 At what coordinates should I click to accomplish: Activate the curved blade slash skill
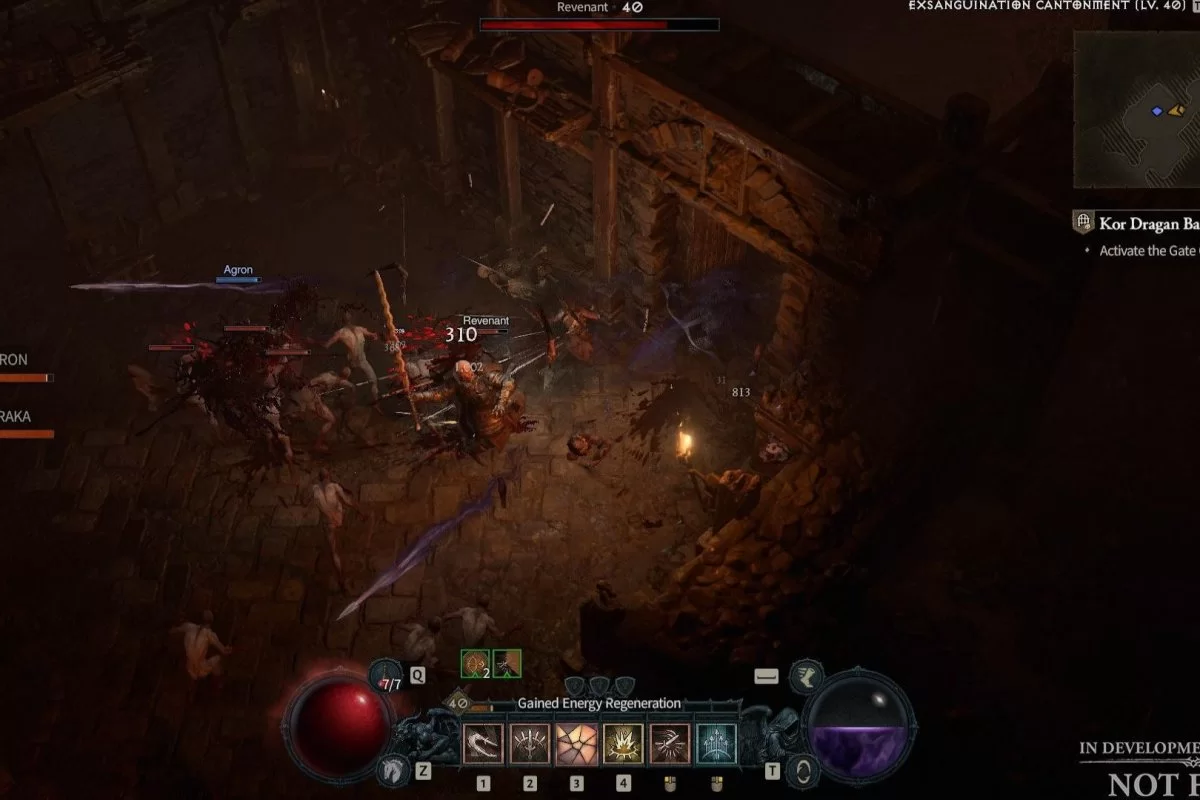(x=482, y=744)
